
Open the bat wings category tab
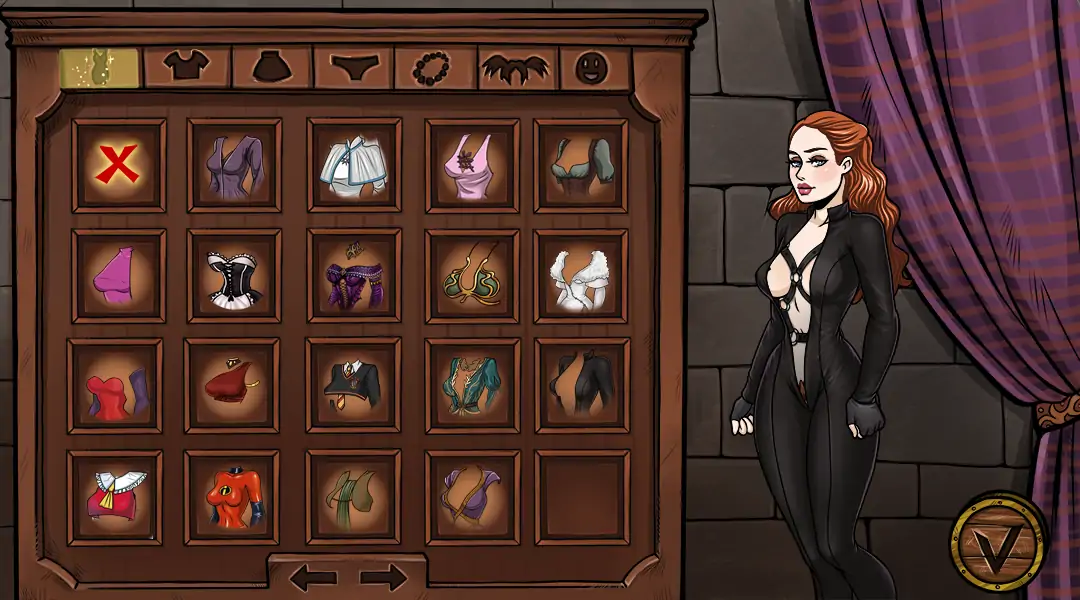(517, 67)
